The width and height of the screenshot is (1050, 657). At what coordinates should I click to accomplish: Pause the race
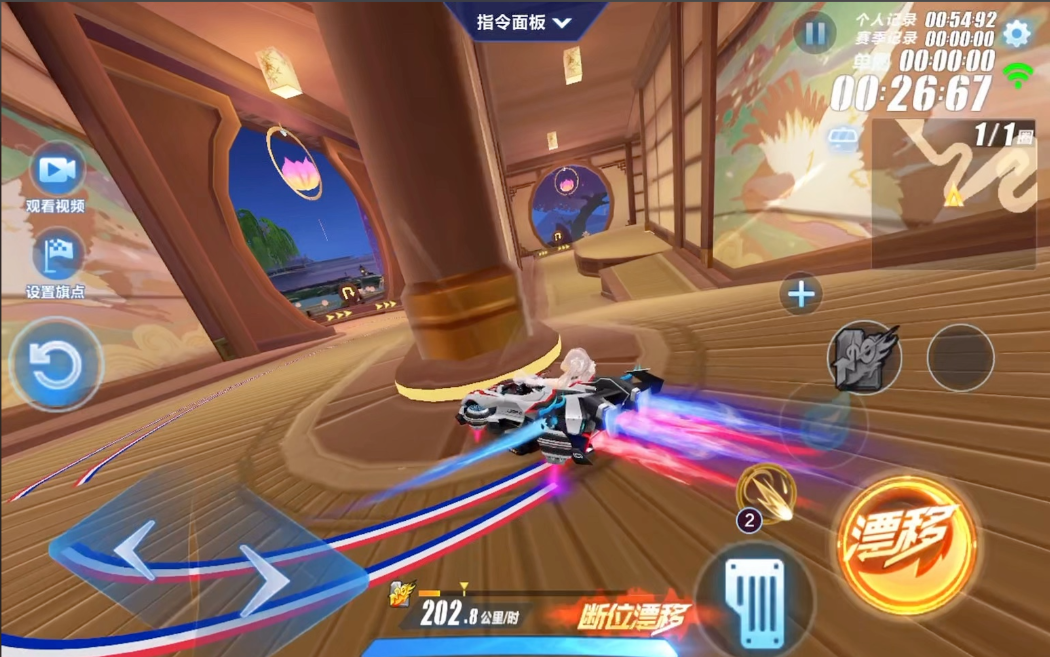(x=814, y=34)
